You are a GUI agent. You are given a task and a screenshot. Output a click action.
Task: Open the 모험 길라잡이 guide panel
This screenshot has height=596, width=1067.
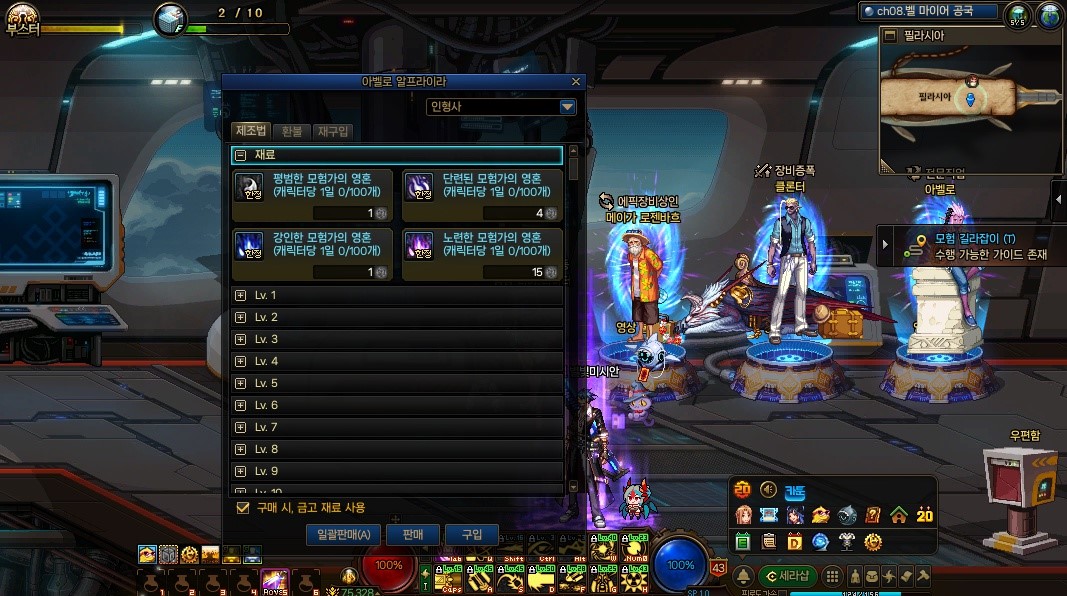coord(975,246)
